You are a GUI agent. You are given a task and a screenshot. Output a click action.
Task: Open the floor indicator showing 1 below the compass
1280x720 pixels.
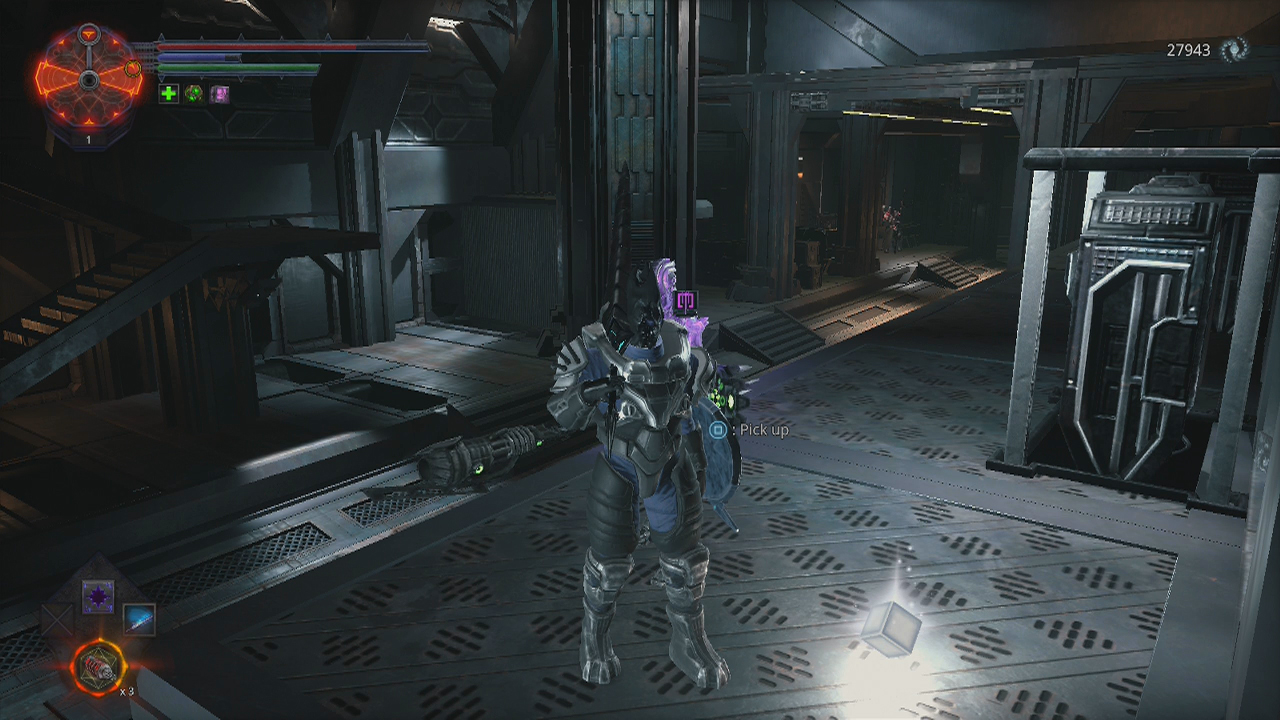click(88, 138)
